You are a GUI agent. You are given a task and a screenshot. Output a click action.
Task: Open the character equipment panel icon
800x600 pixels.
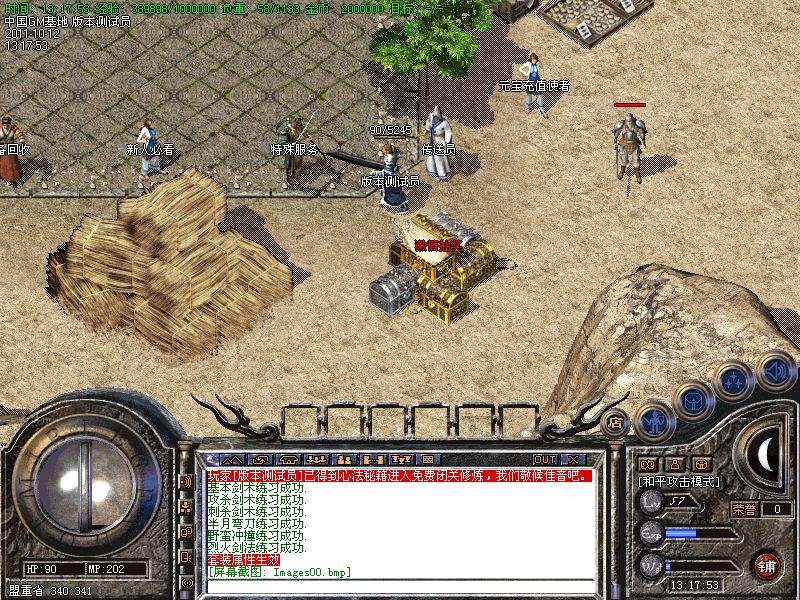653,418
